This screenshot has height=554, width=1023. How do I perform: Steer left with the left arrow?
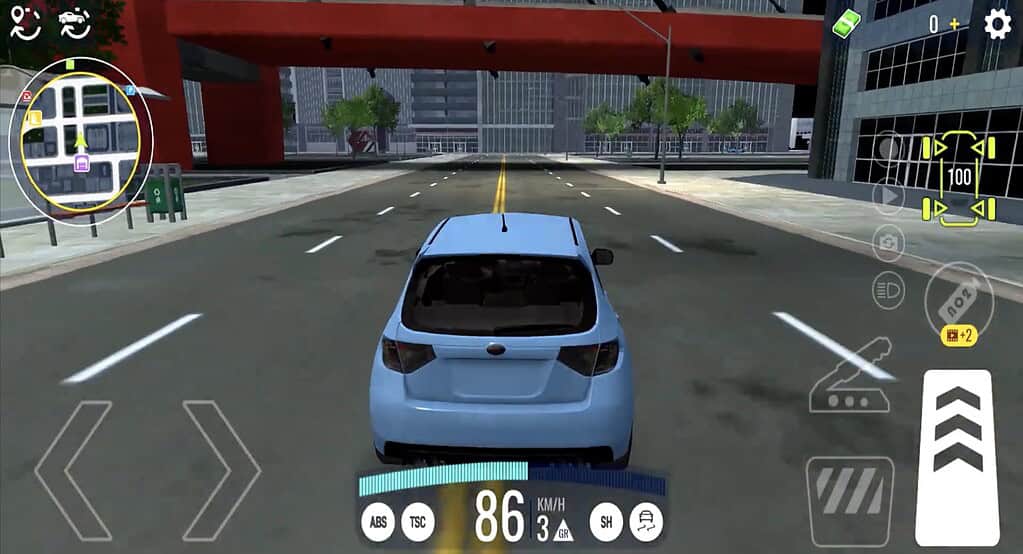[73, 470]
